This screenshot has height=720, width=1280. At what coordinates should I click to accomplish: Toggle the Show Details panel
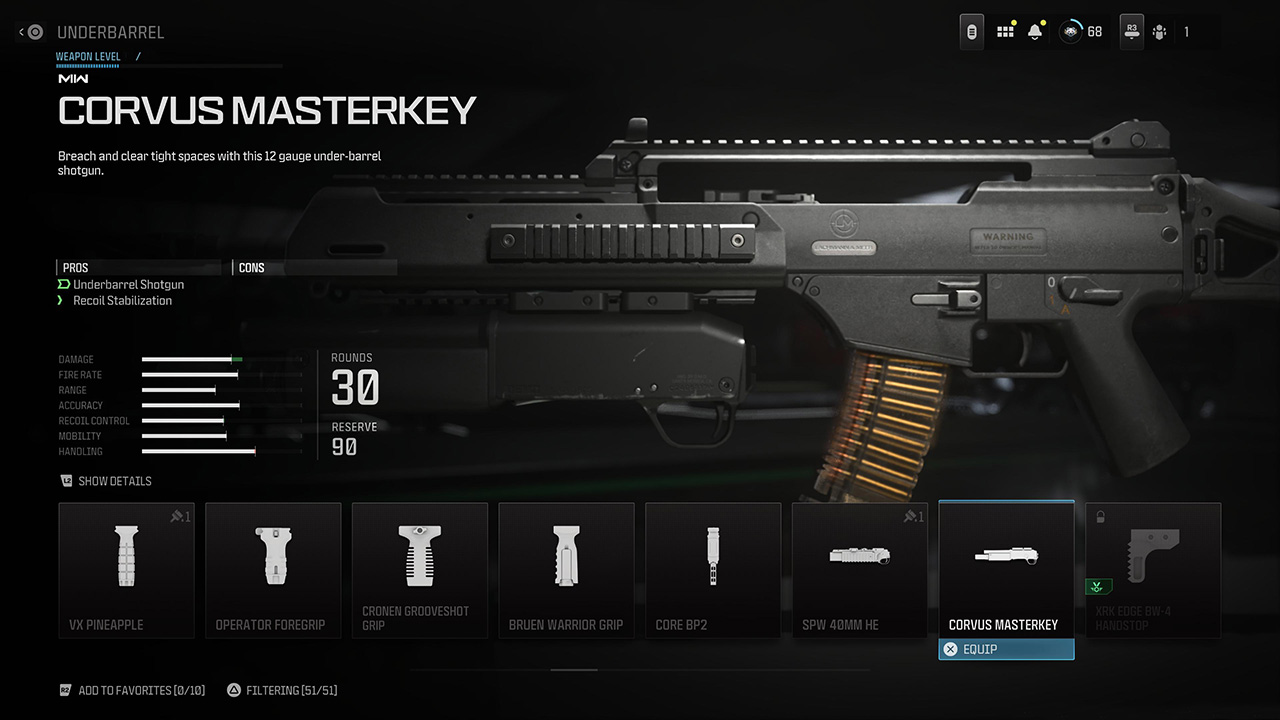(x=105, y=481)
